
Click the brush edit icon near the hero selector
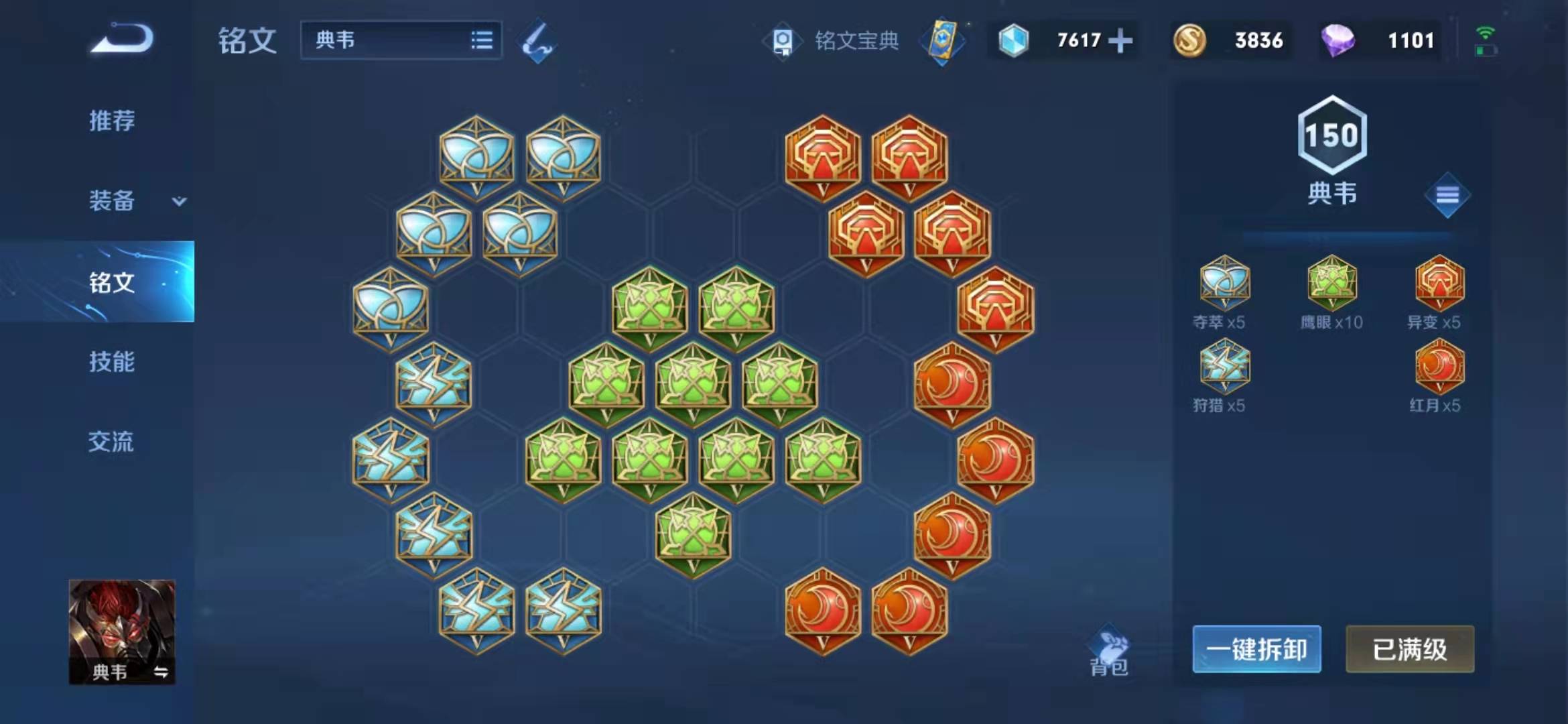tap(539, 42)
